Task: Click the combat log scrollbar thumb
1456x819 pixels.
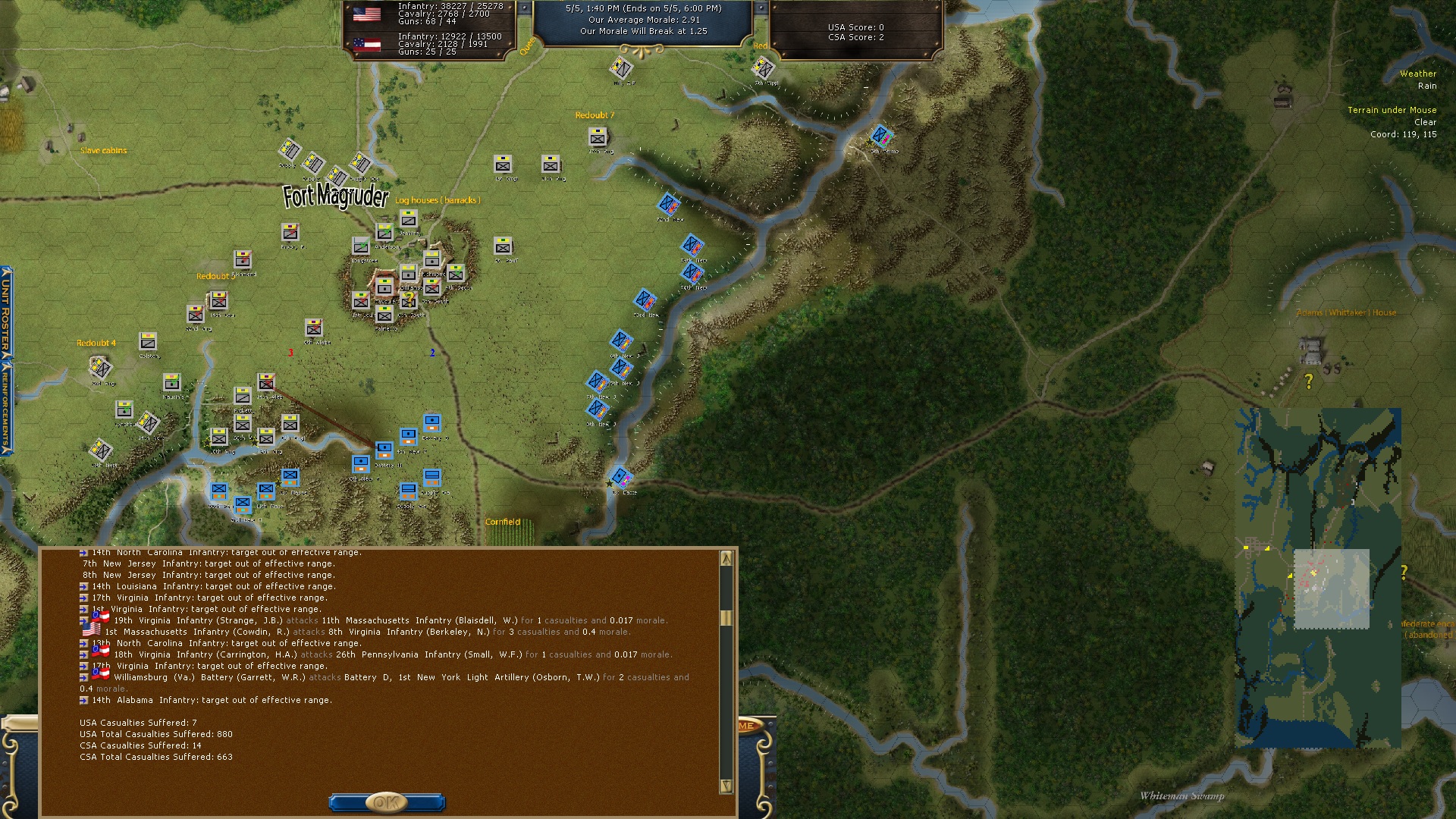Action: (726, 618)
